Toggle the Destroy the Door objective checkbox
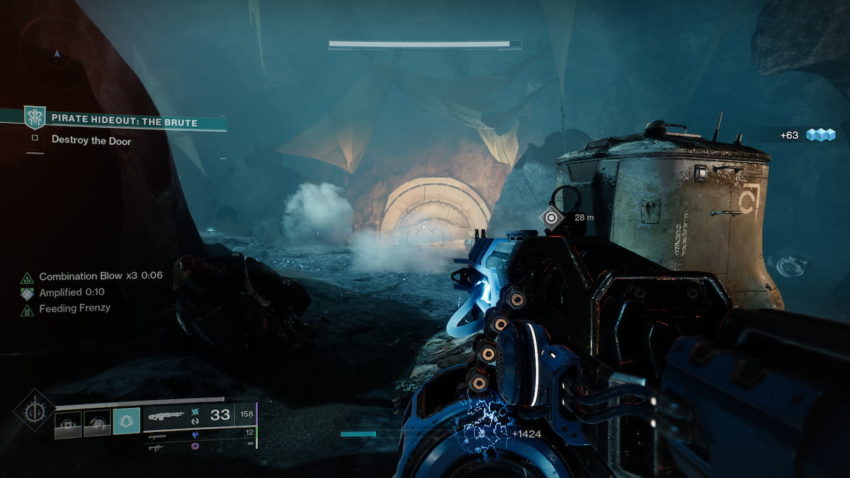850x478 pixels. coord(35,141)
